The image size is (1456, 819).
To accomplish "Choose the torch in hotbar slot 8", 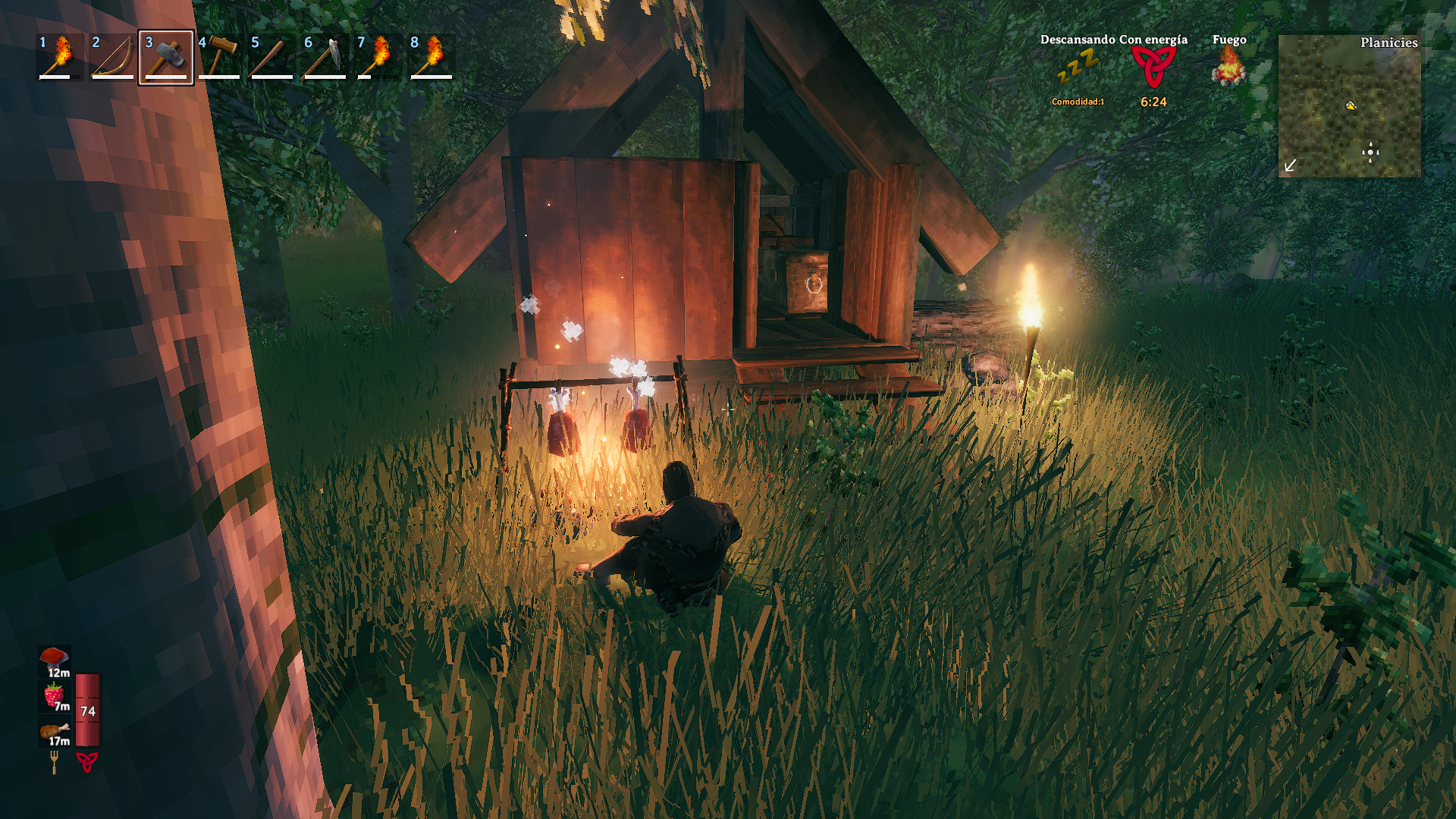I will coord(431,57).
